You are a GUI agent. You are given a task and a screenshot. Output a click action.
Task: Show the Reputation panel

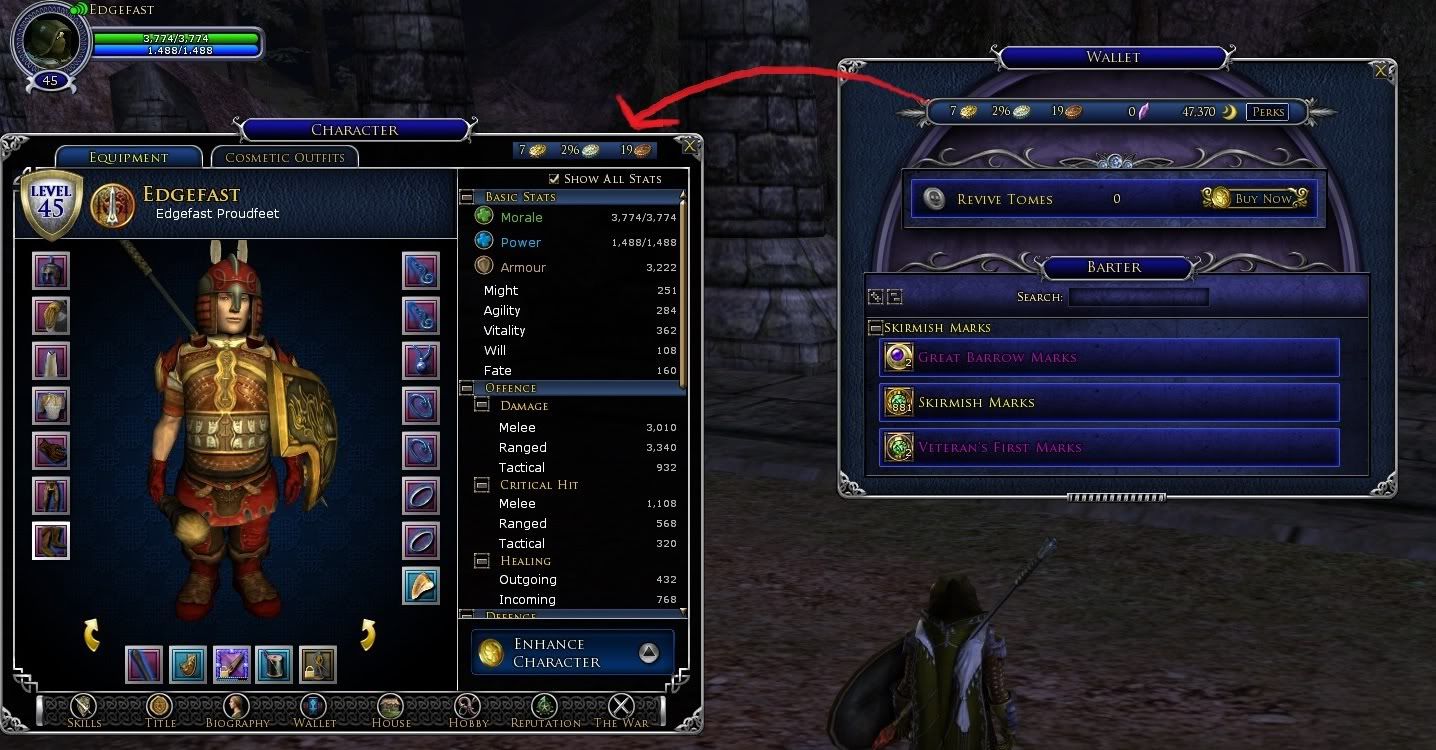pyautogui.click(x=545, y=709)
